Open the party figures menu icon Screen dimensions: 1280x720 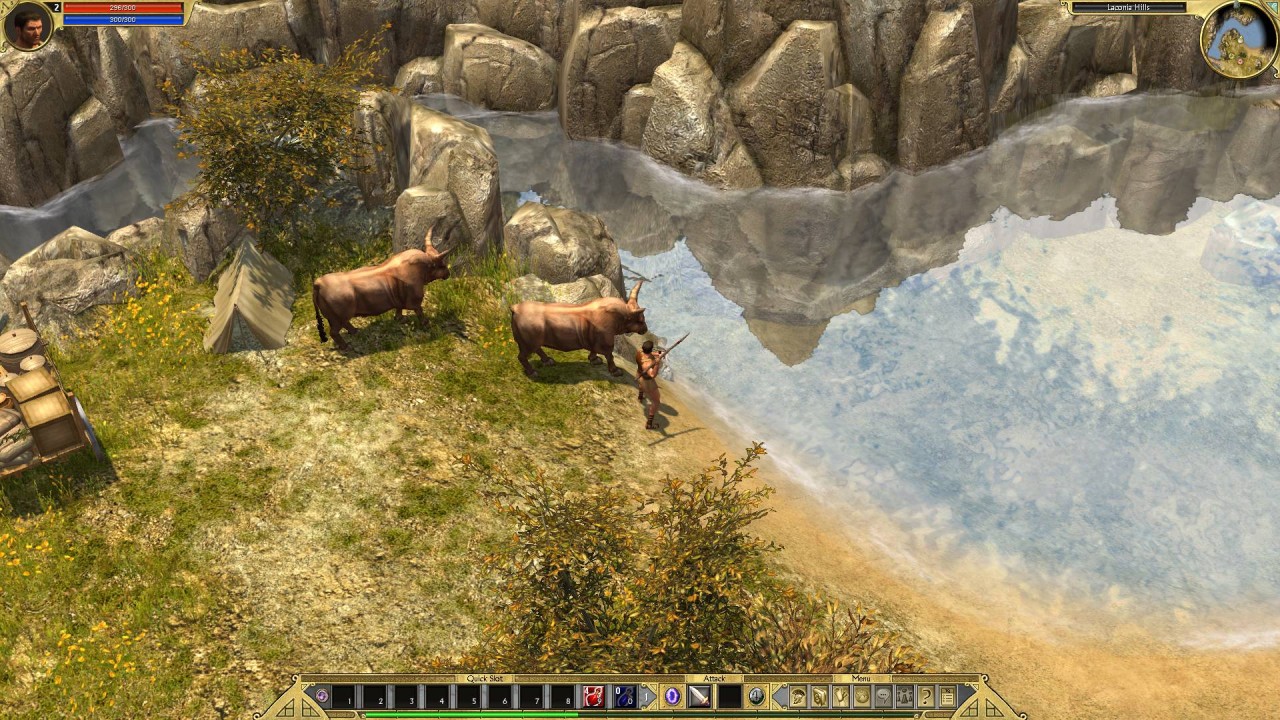coord(904,697)
